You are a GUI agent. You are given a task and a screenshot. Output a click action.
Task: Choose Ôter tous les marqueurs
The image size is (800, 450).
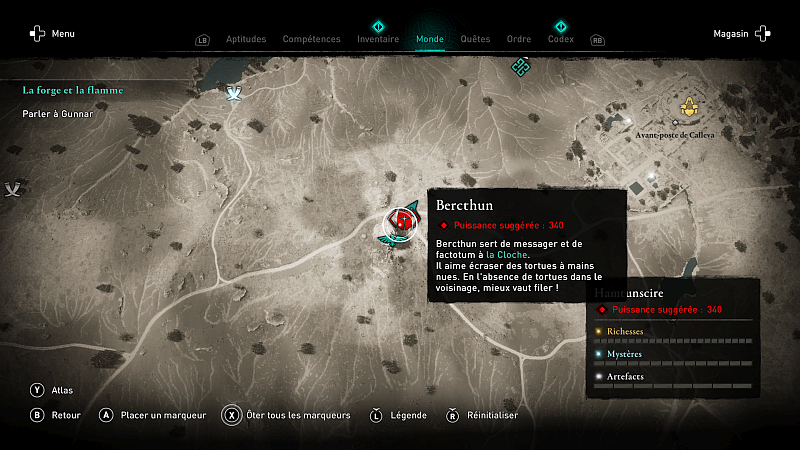[286, 415]
